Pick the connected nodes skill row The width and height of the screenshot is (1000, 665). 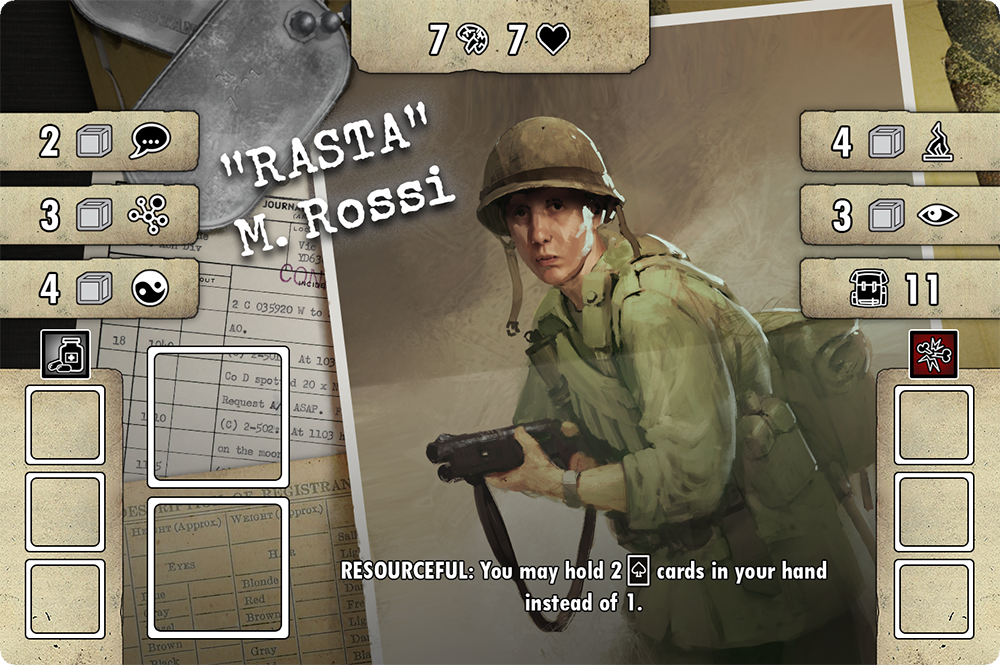point(100,215)
